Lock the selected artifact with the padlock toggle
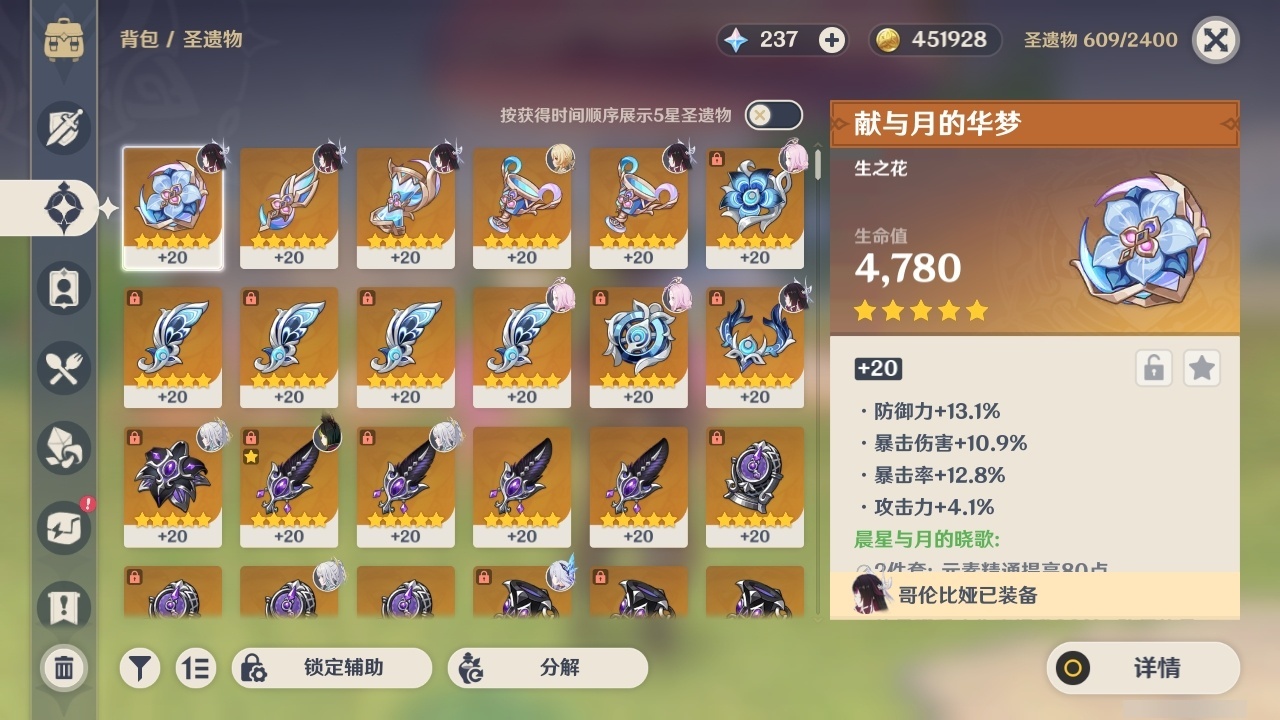 tap(1153, 368)
